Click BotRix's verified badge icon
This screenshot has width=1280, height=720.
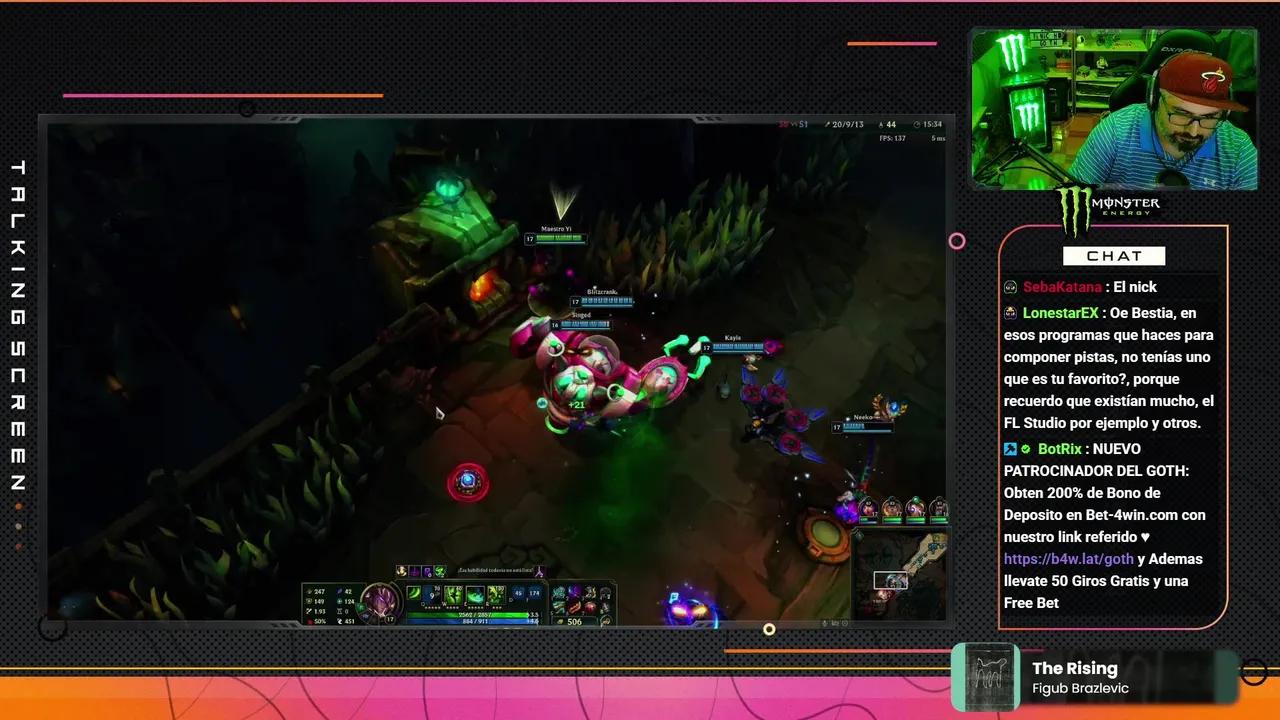[1024, 449]
